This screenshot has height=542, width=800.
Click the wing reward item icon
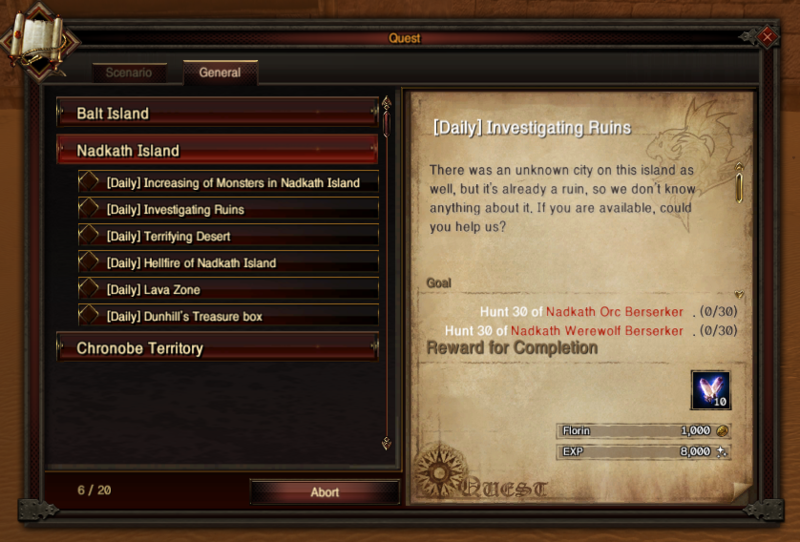click(710, 389)
